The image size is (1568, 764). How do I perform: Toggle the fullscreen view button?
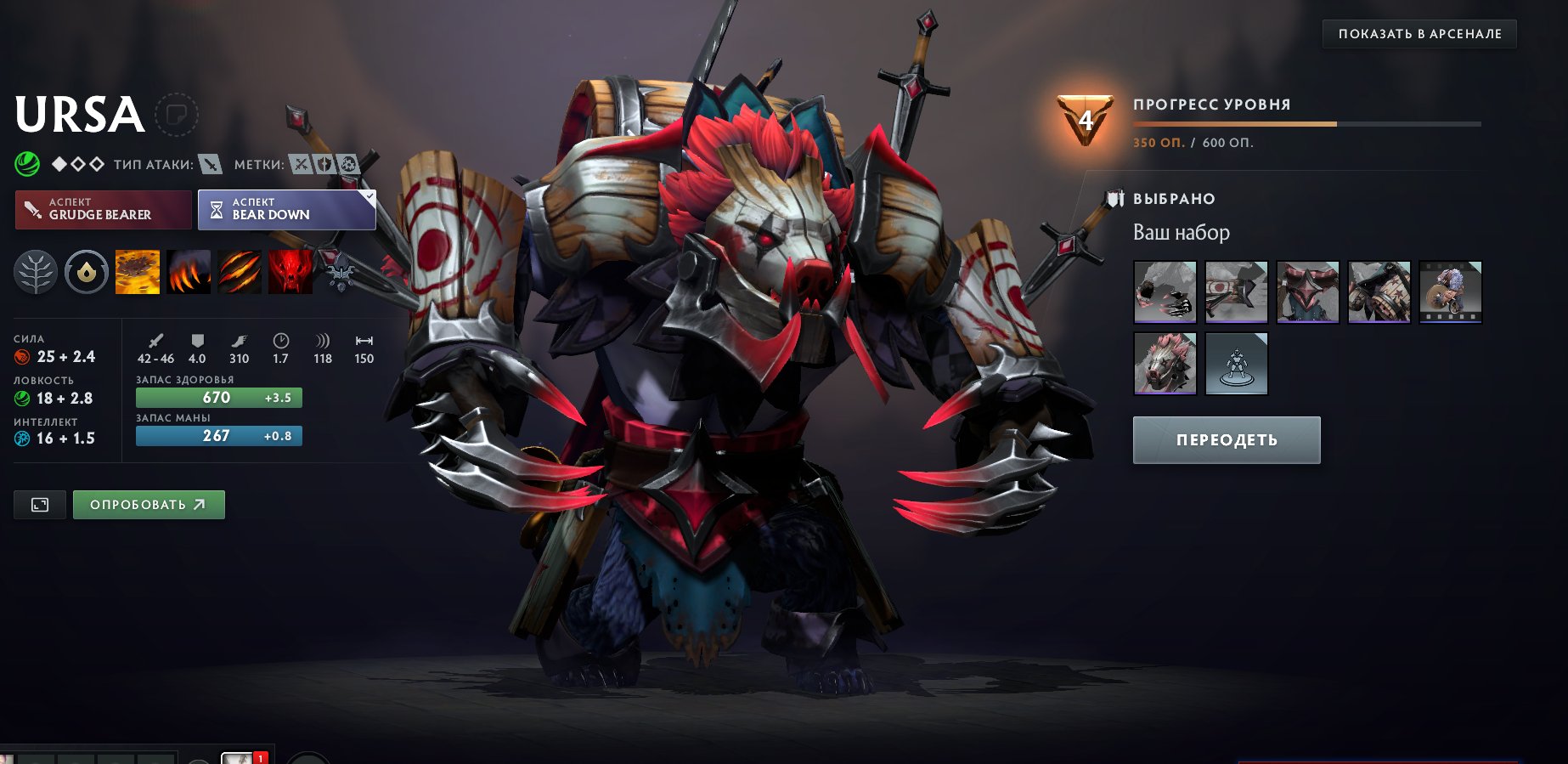[x=40, y=505]
